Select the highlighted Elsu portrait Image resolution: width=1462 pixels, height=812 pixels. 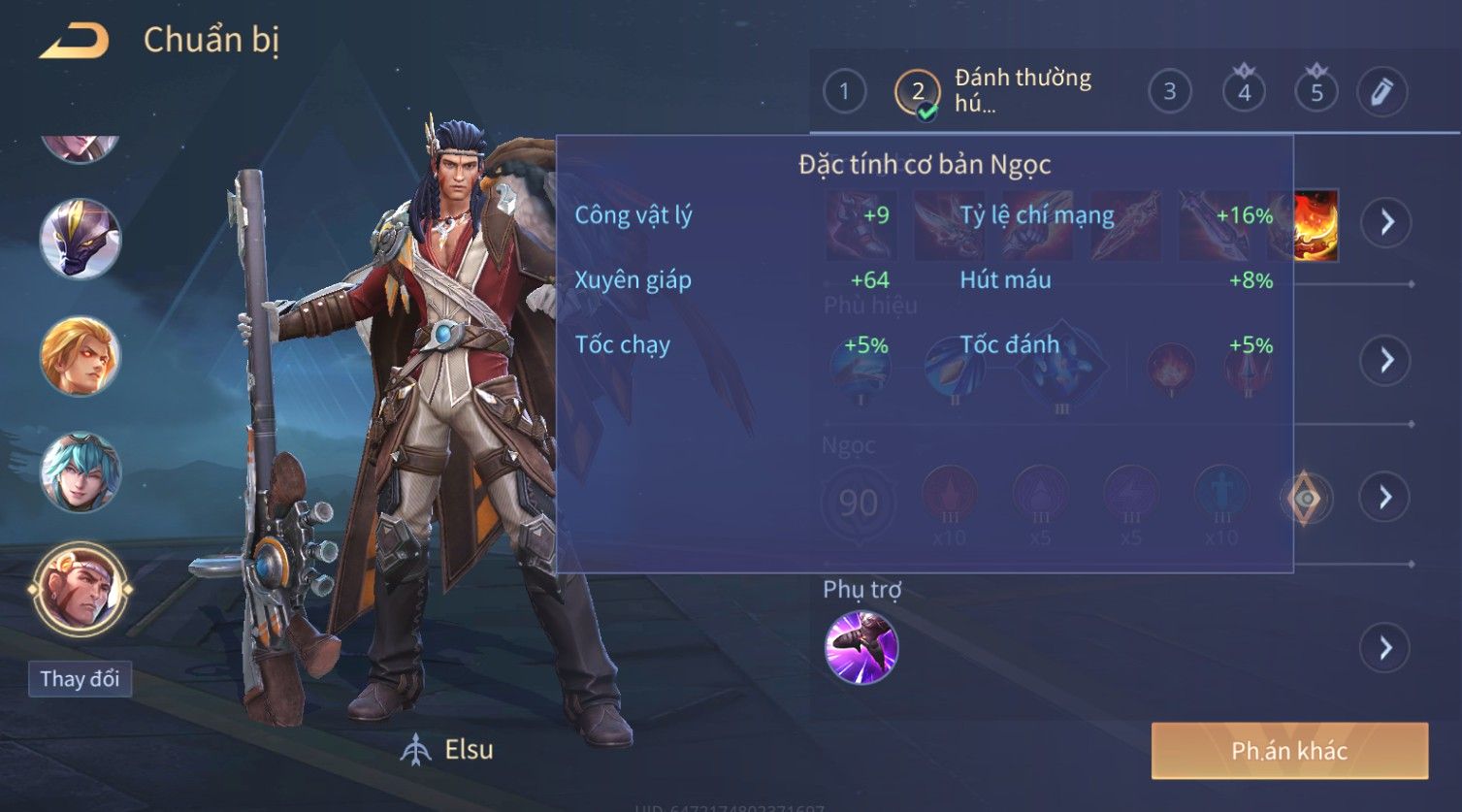pos(81,589)
